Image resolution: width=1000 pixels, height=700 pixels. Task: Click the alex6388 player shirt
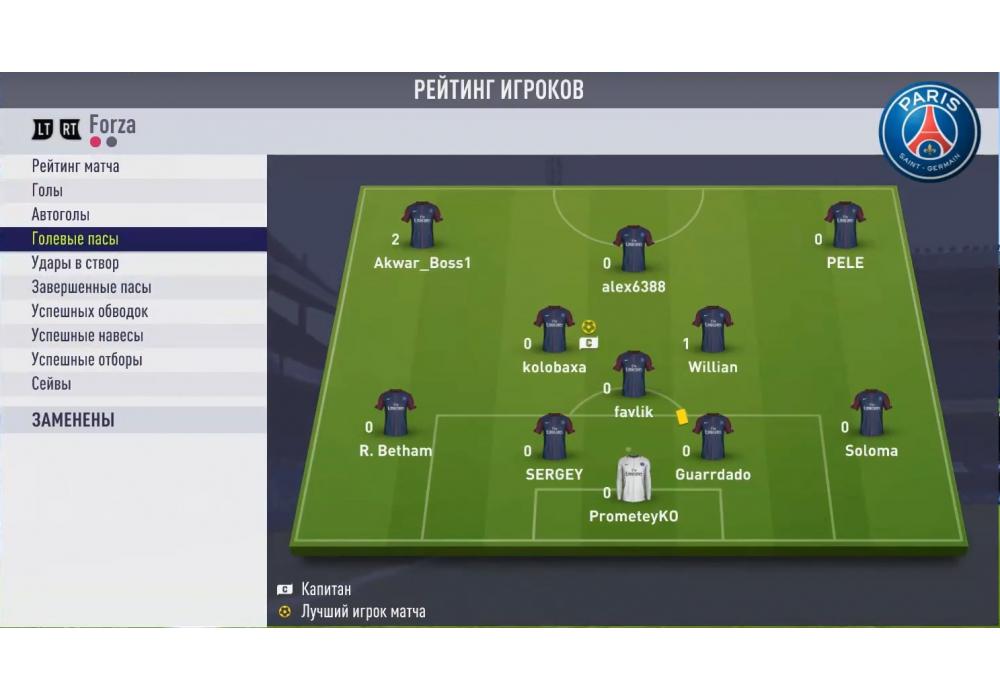coord(633,249)
